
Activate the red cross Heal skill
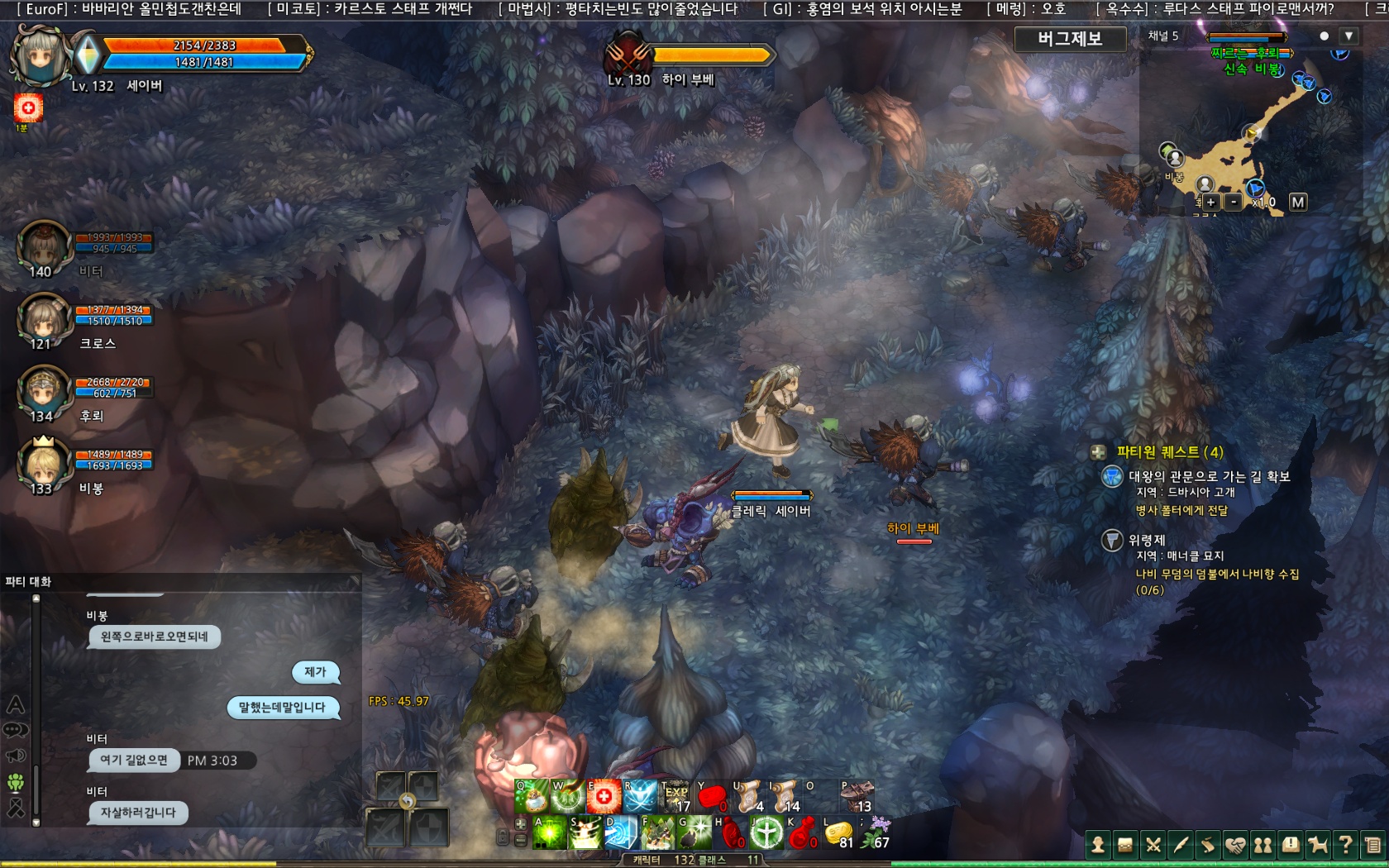pos(604,797)
